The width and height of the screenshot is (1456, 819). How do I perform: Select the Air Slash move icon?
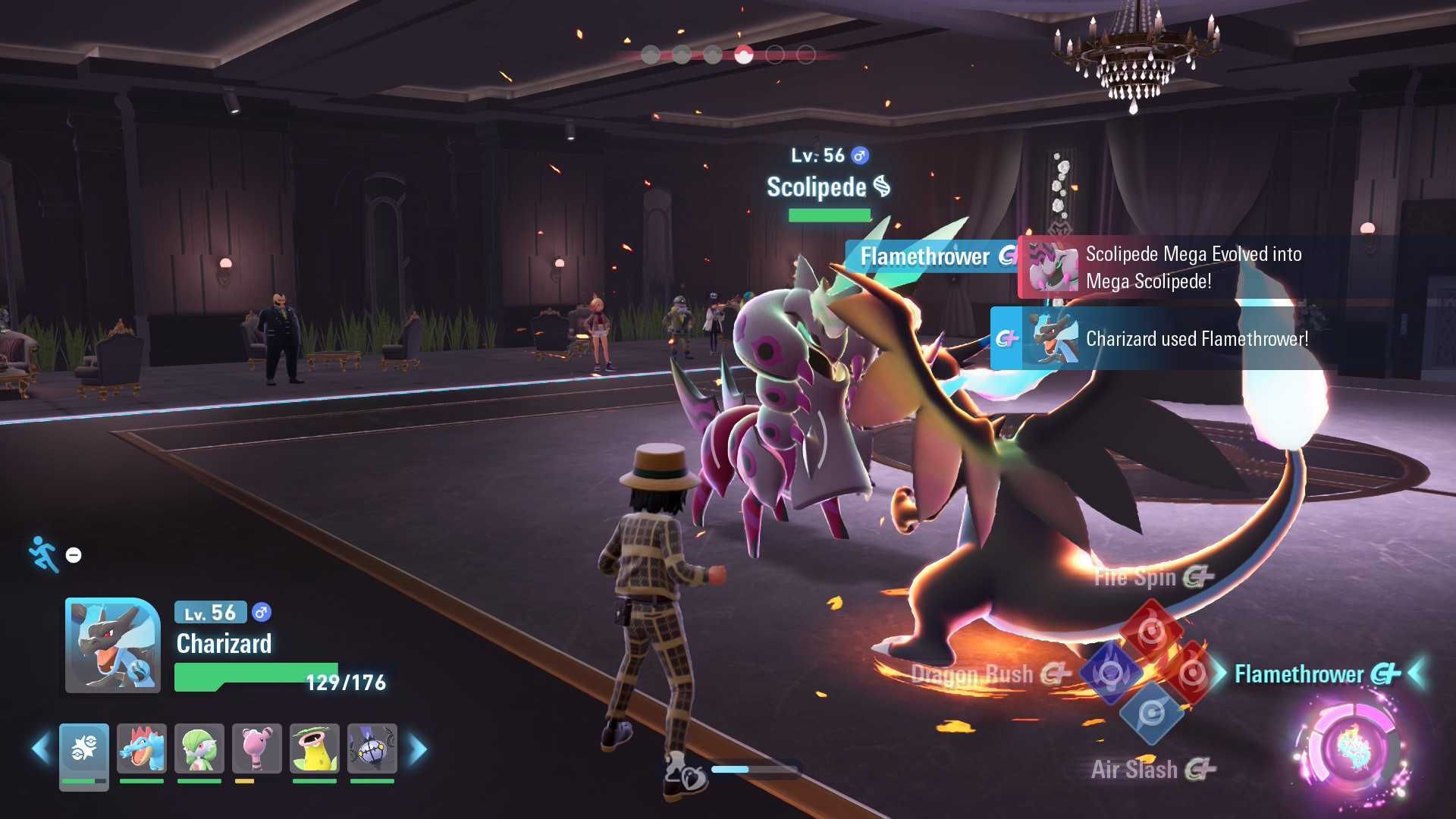pos(1153,713)
